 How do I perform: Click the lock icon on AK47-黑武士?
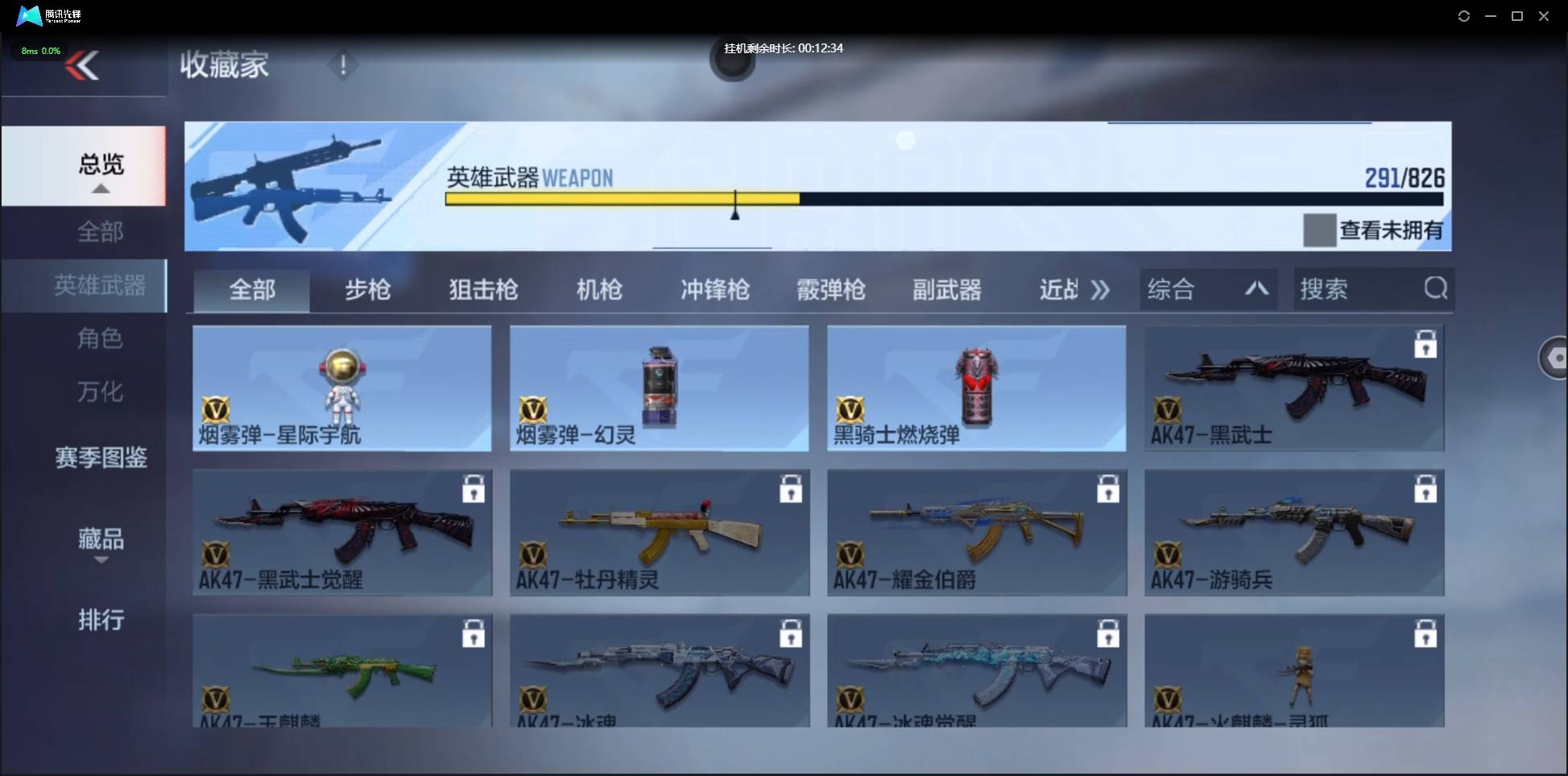(1425, 343)
